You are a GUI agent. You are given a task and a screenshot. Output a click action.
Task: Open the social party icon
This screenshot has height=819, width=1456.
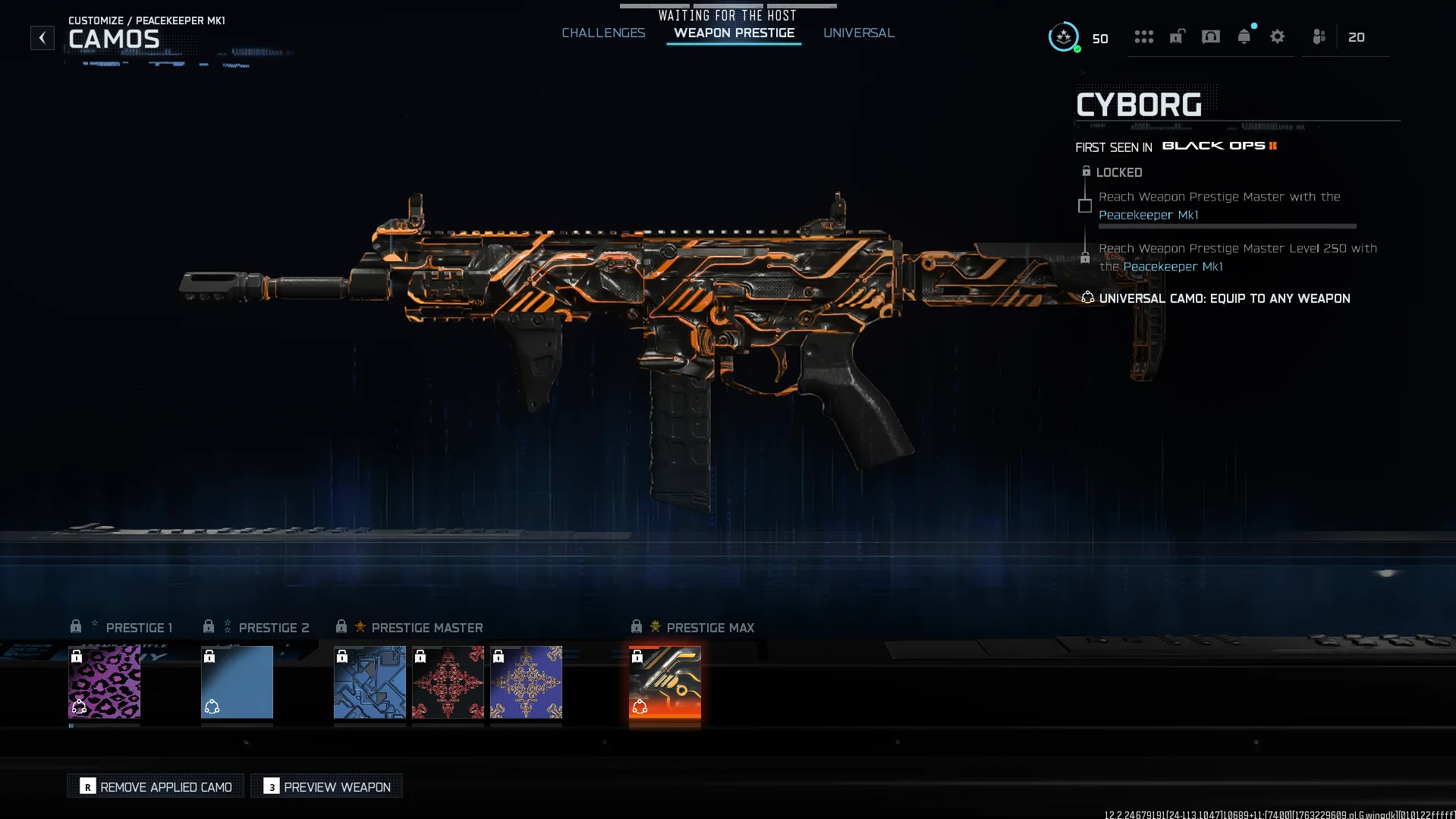coord(1319,36)
